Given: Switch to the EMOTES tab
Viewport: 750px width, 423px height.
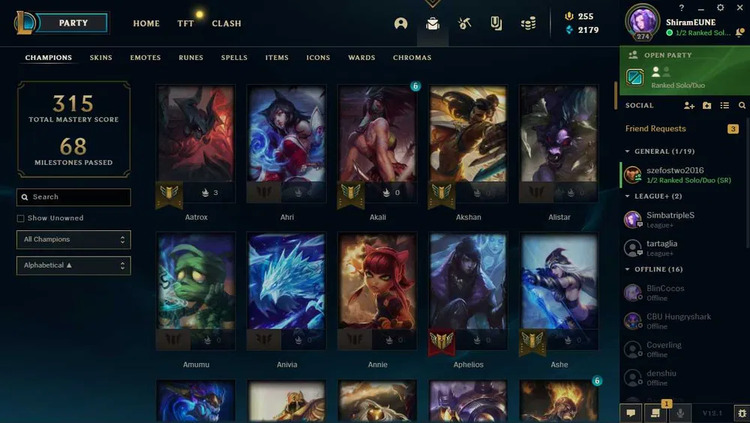Looking at the screenshot, I should tap(145, 58).
